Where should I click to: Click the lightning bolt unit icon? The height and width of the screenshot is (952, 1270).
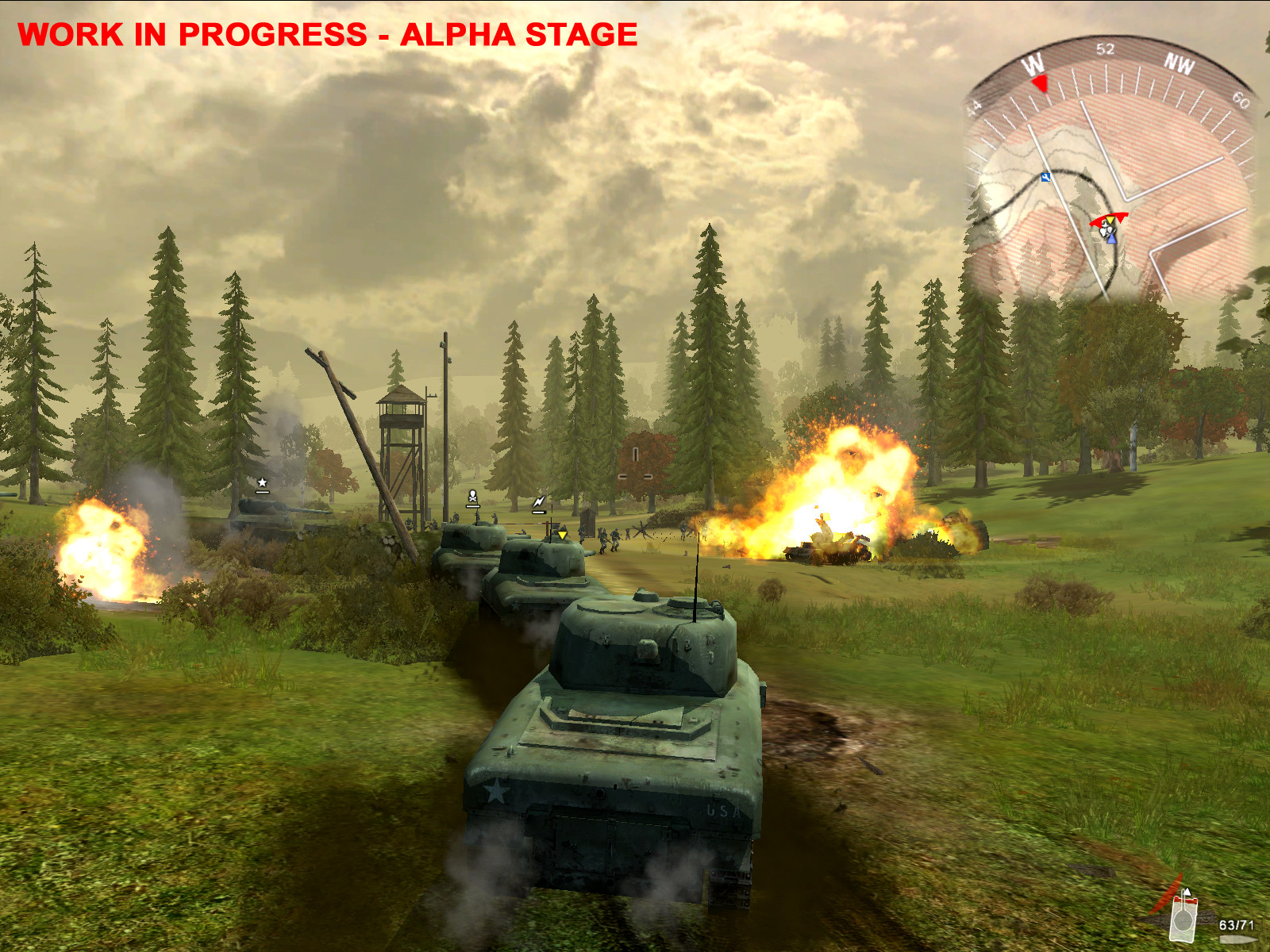pos(540,501)
